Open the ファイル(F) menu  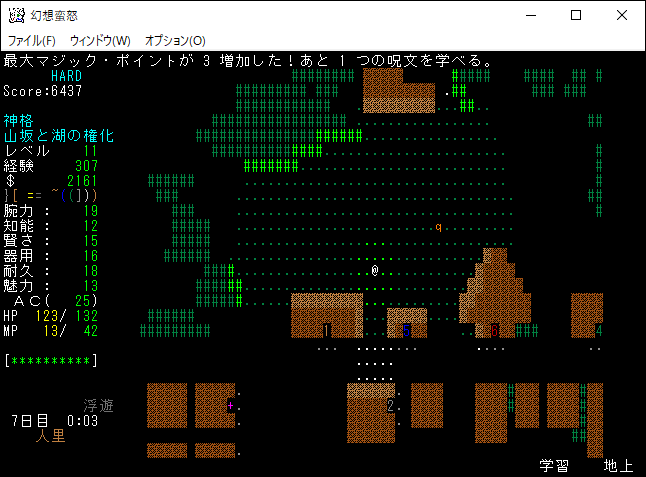click(31, 40)
